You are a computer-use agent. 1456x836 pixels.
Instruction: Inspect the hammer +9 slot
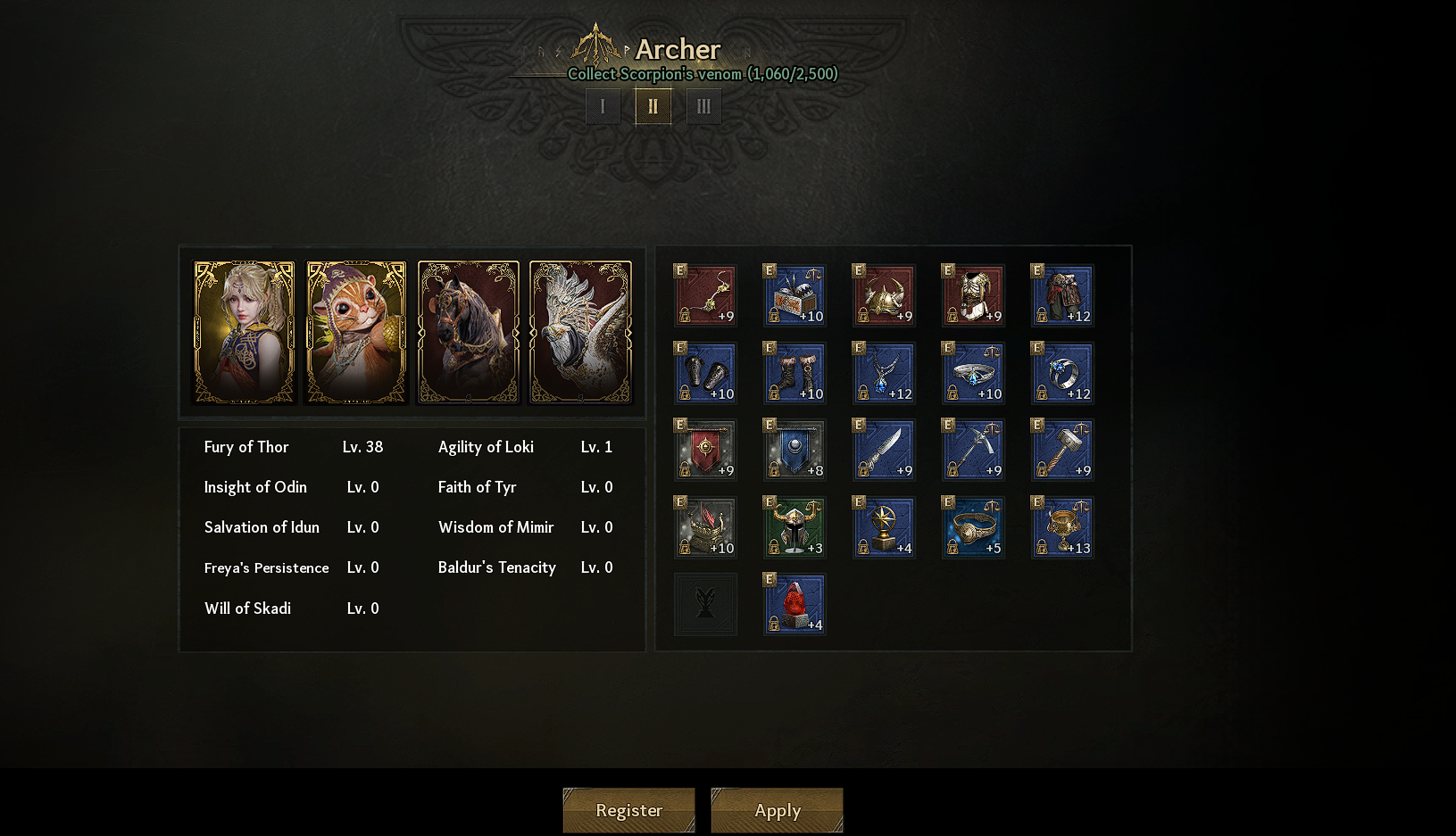click(1062, 450)
